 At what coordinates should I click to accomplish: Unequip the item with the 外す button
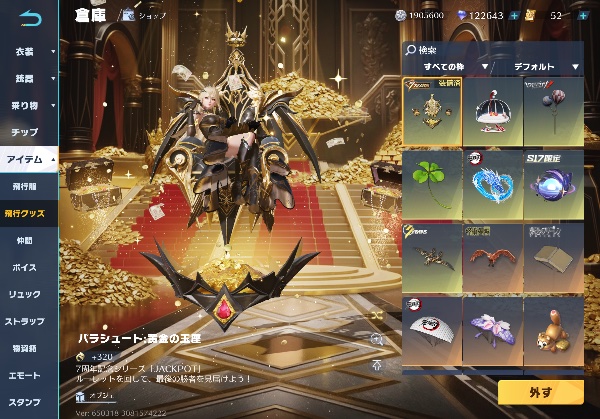(538, 391)
